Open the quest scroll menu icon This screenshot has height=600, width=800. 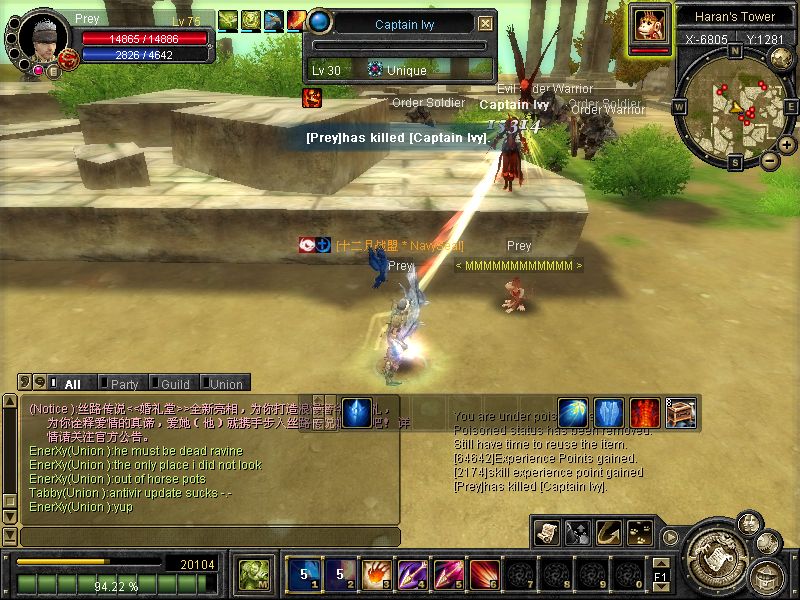pos(547,532)
